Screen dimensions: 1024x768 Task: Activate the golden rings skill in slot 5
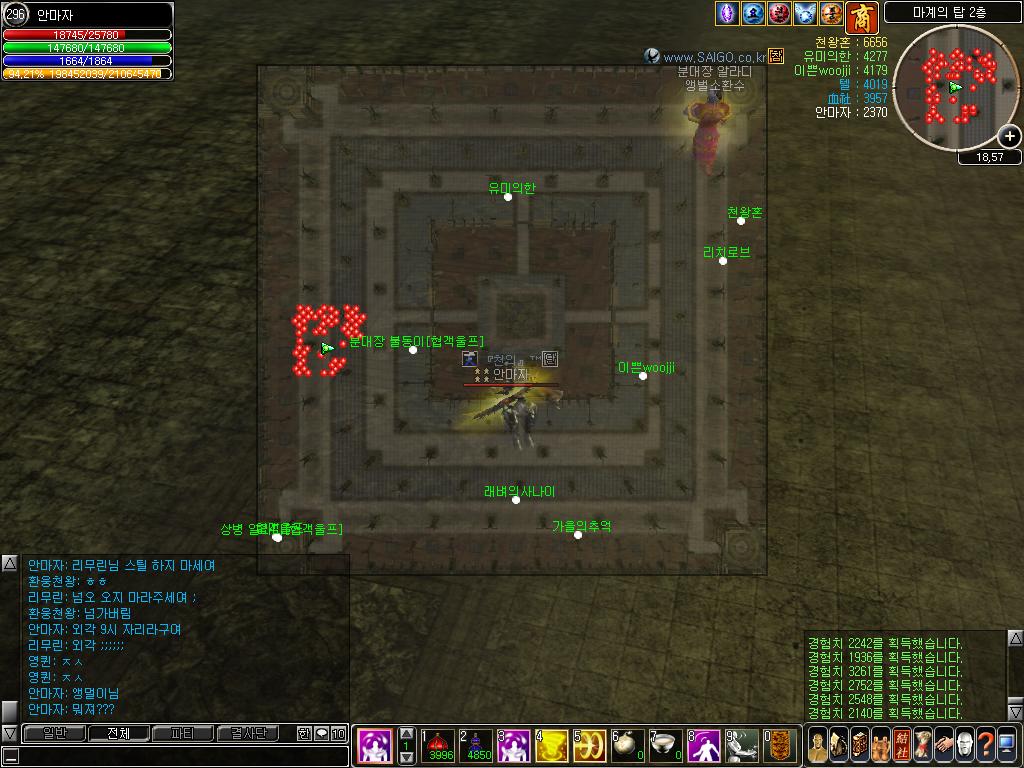pyautogui.click(x=589, y=745)
